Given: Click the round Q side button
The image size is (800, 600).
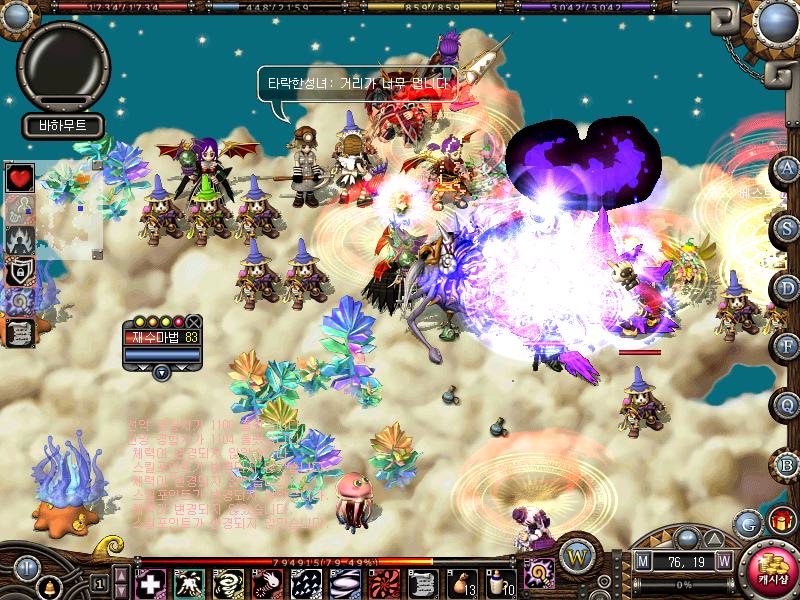Looking at the screenshot, I should [788, 405].
